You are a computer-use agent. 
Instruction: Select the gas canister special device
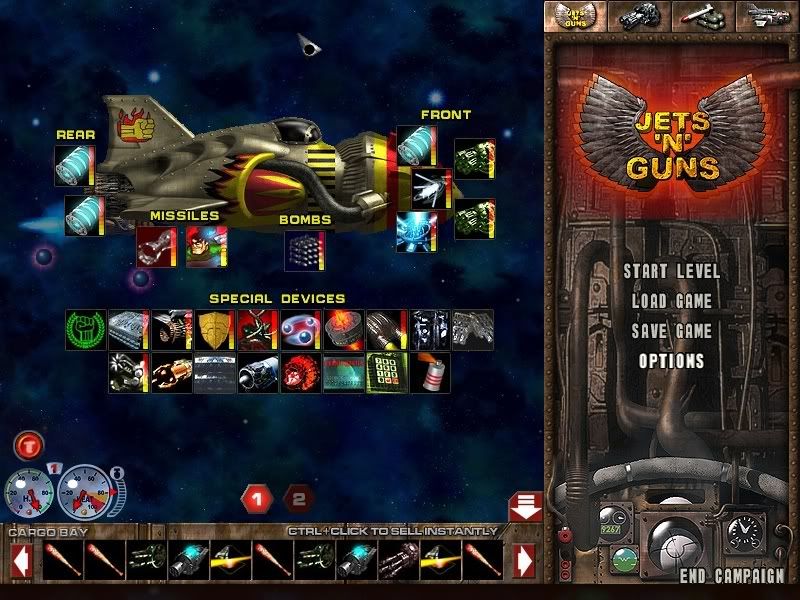[429, 372]
